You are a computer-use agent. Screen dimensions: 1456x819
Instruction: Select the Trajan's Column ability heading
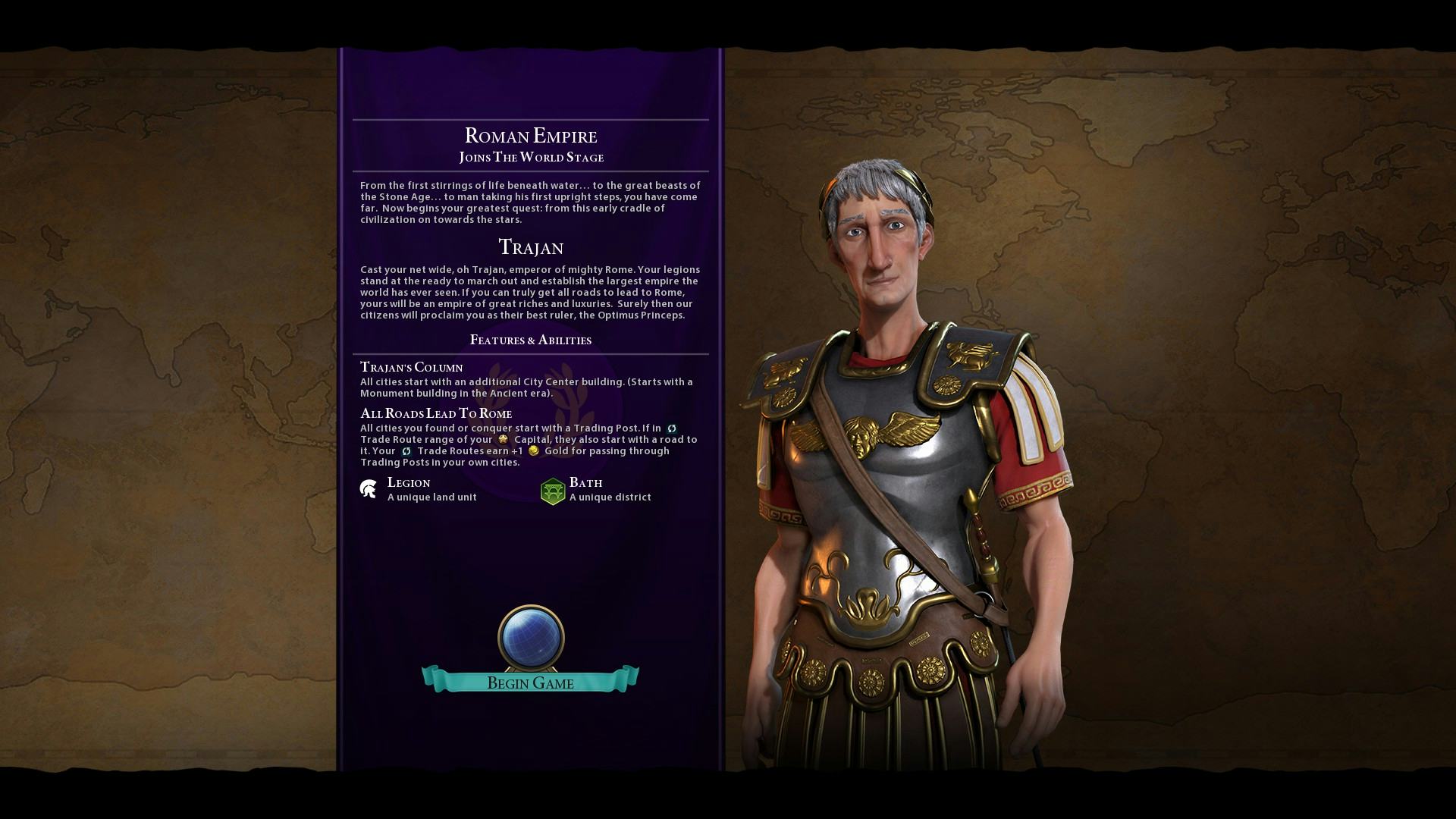pyautogui.click(x=411, y=367)
